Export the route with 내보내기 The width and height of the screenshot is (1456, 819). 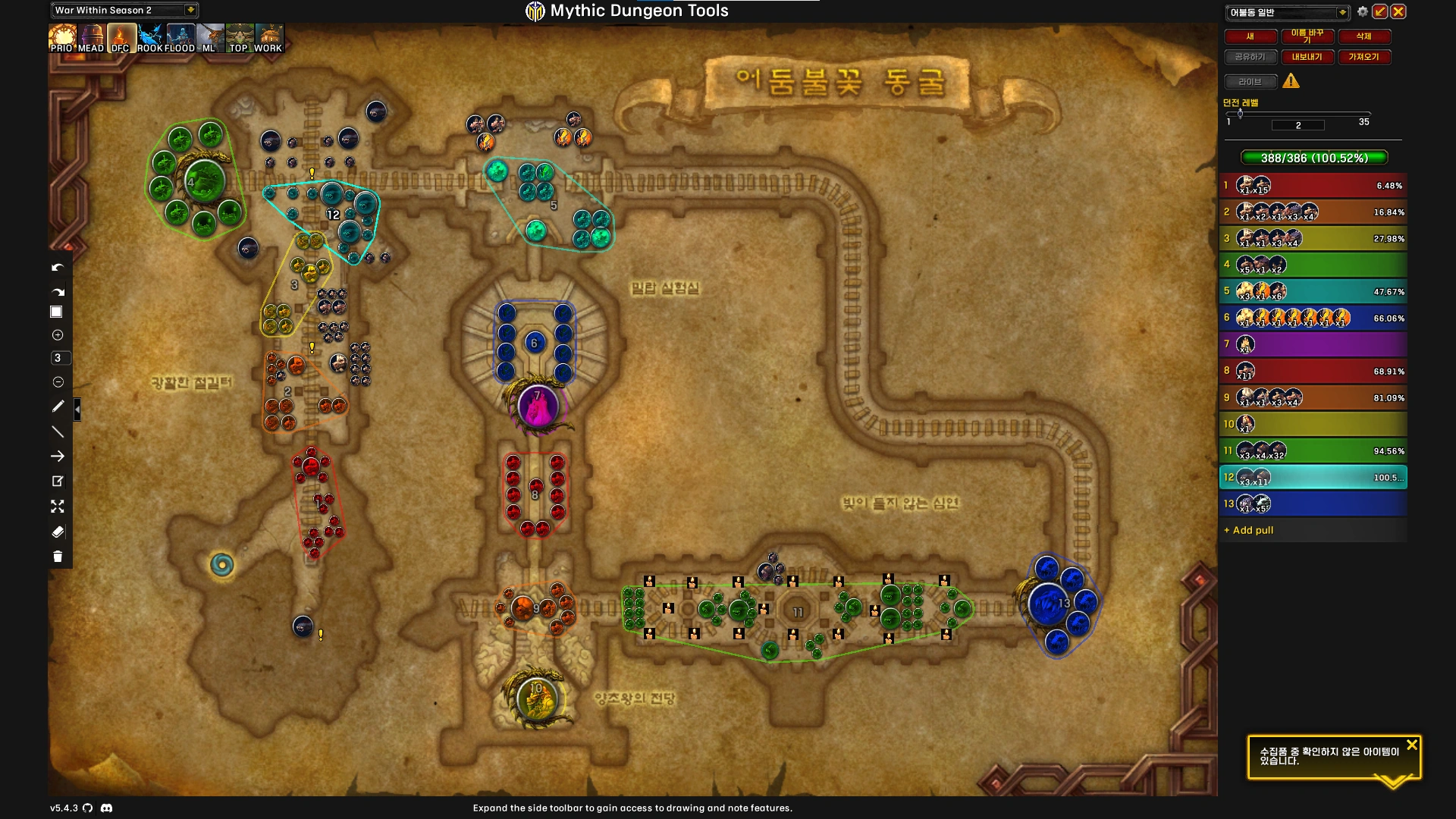[1307, 57]
